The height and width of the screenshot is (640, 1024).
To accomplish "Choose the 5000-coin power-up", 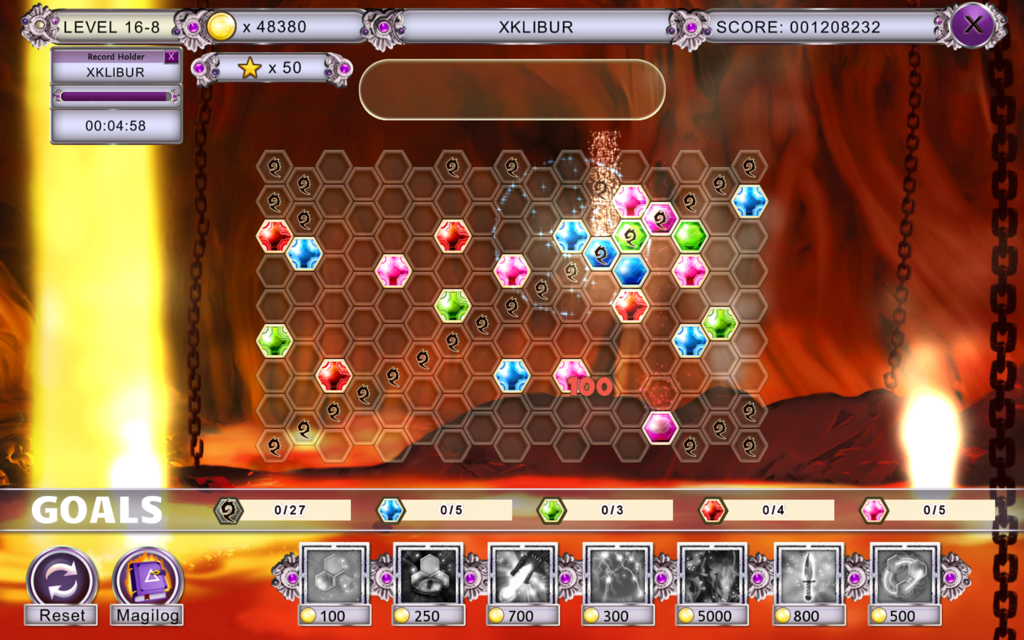I will point(713,573).
